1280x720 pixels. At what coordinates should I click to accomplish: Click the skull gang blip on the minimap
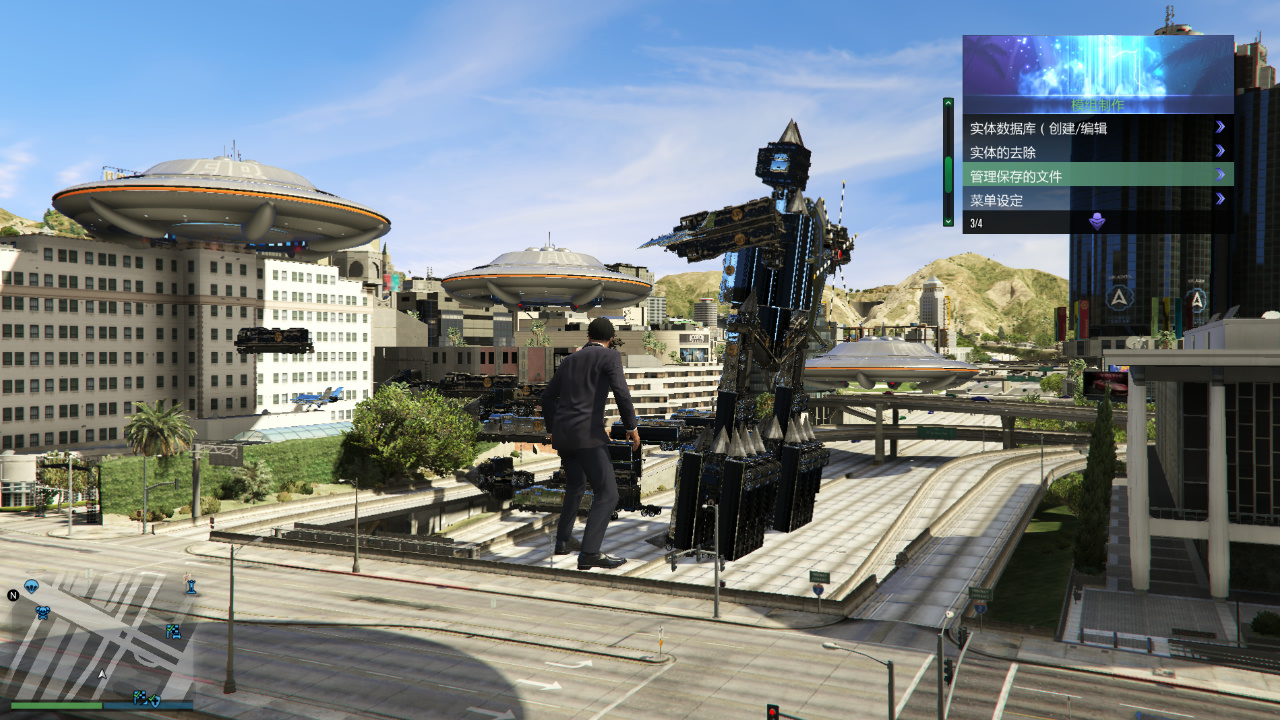[x=43, y=612]
